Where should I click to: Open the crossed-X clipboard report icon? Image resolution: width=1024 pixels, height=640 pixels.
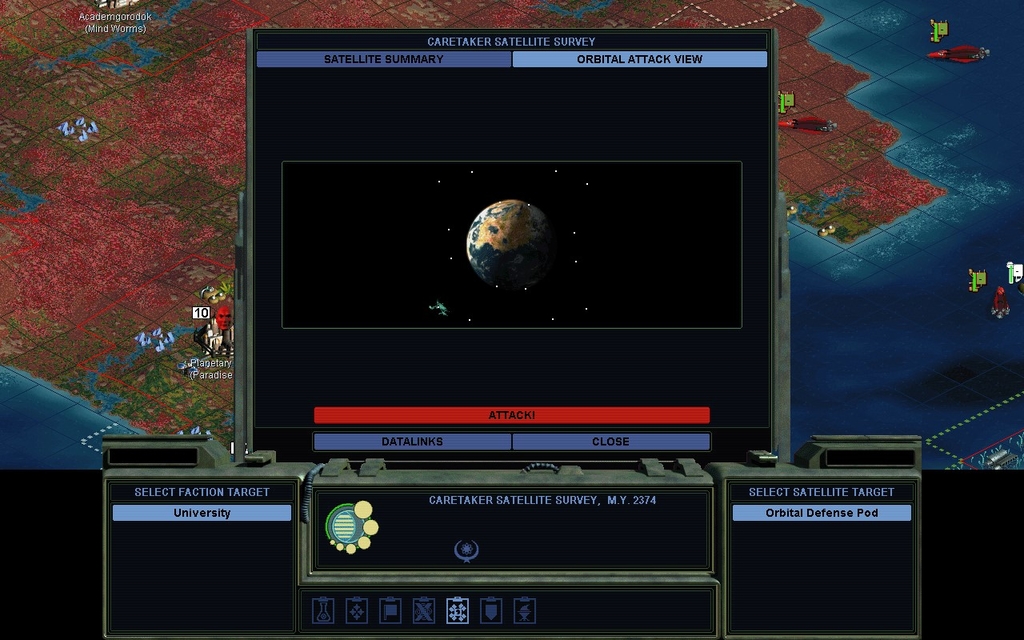click(424, 610)
